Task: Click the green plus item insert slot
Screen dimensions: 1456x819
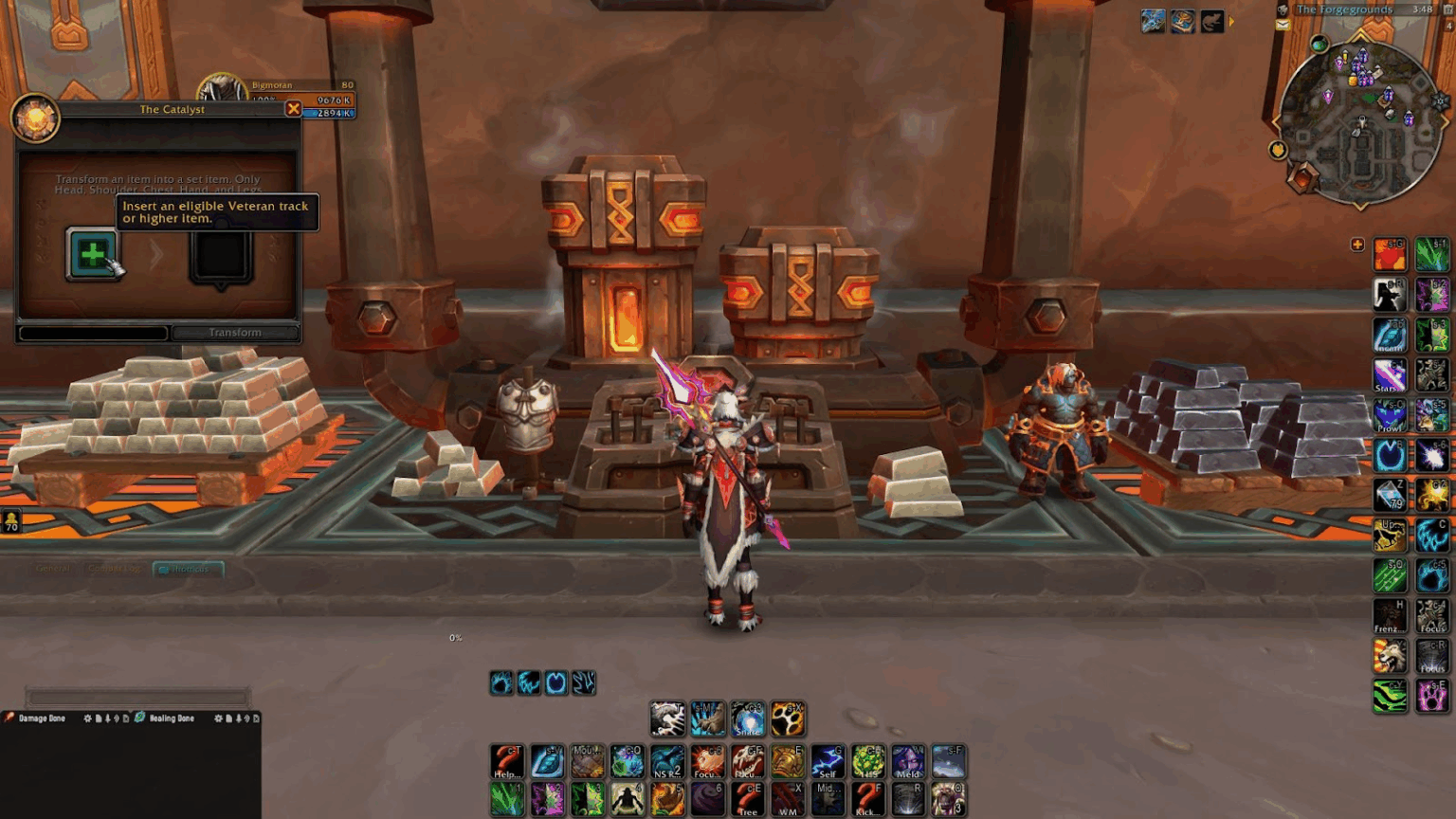Action: click(92, 253)
